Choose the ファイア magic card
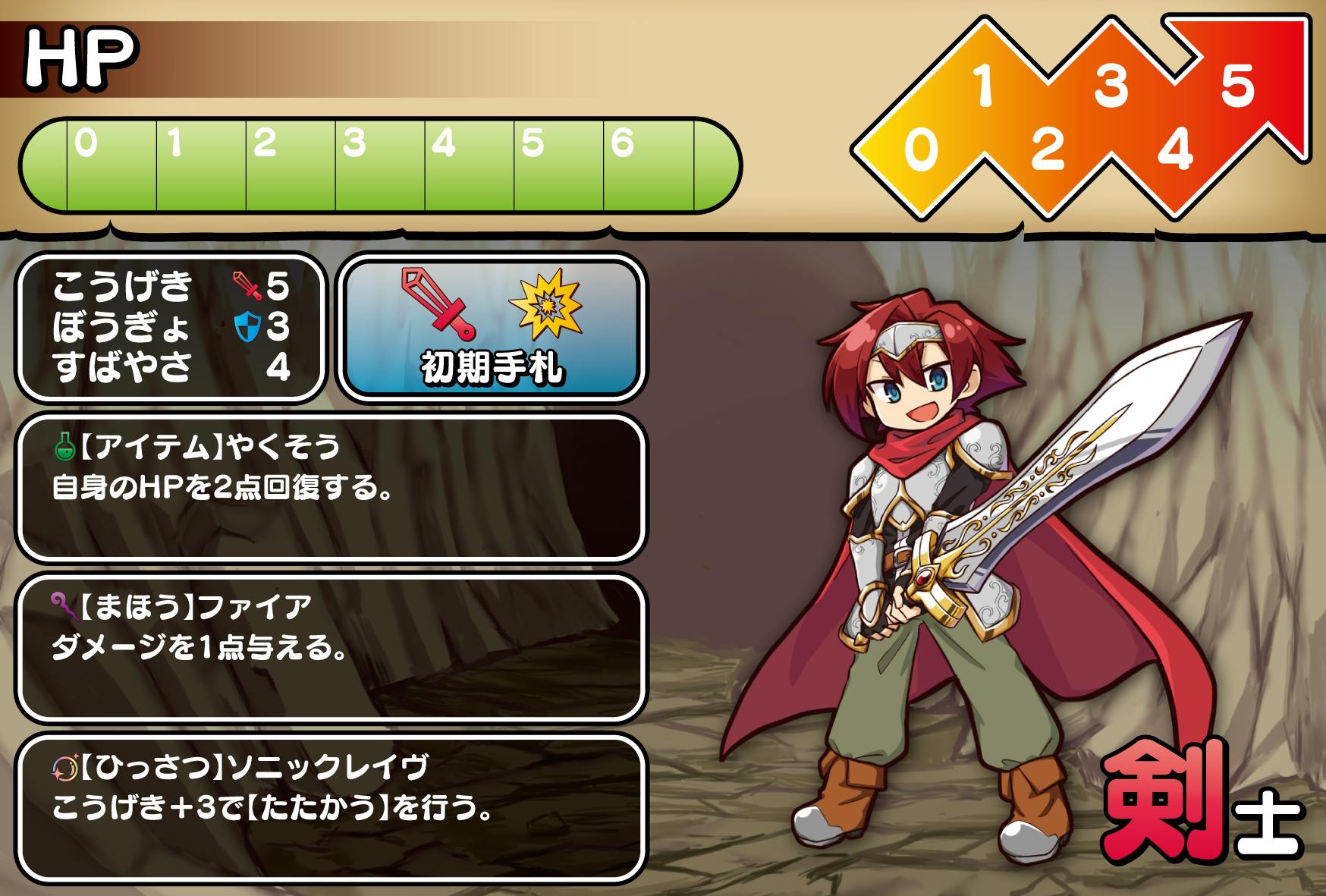Image resolution: width=1326 pixels, height=896 pixels. tap(331, 648)
